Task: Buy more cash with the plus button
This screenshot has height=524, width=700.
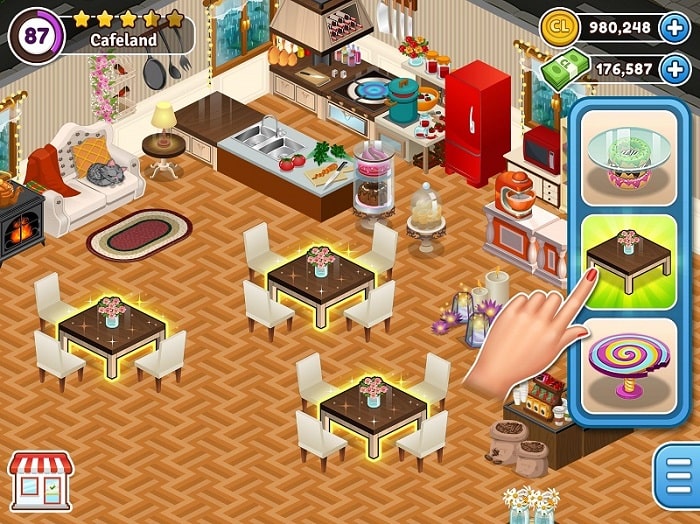Action: pos(678,68)
